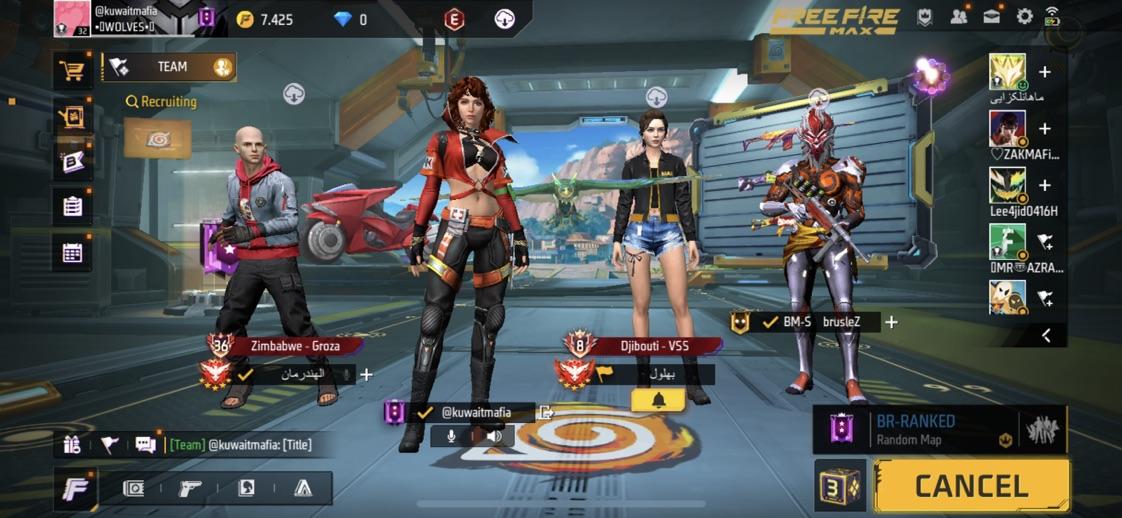Open the shopping cart store
Screen dimensions: 1122x518
[72, 70]
